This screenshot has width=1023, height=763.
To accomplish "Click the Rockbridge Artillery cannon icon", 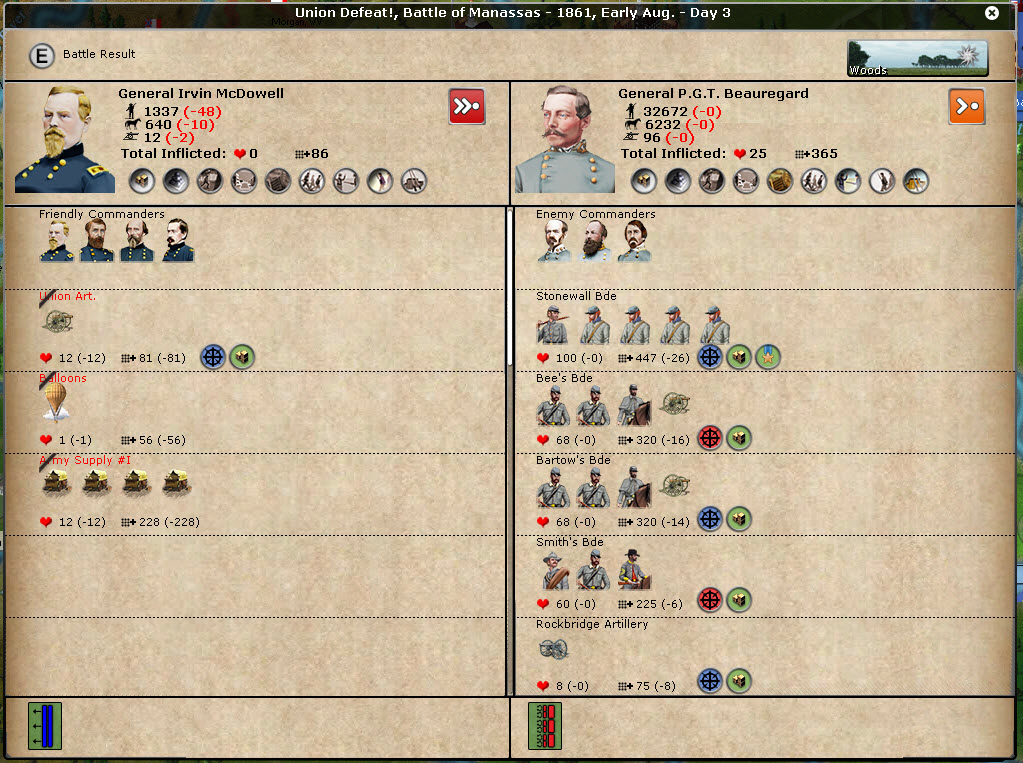I will click(x=551, y=648).
